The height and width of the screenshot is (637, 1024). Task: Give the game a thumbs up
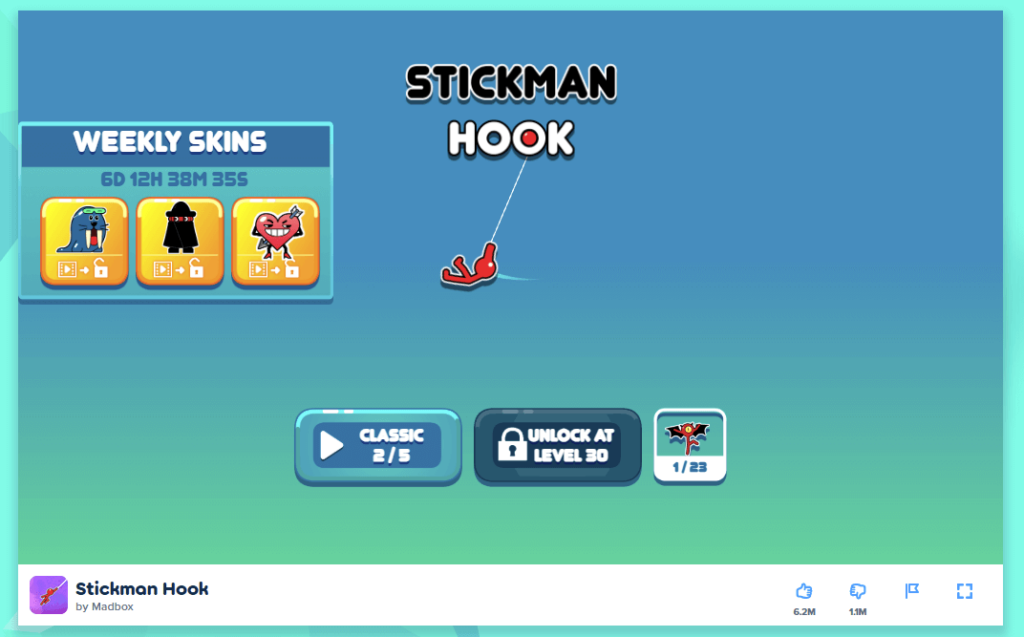(x=804, y=591)
